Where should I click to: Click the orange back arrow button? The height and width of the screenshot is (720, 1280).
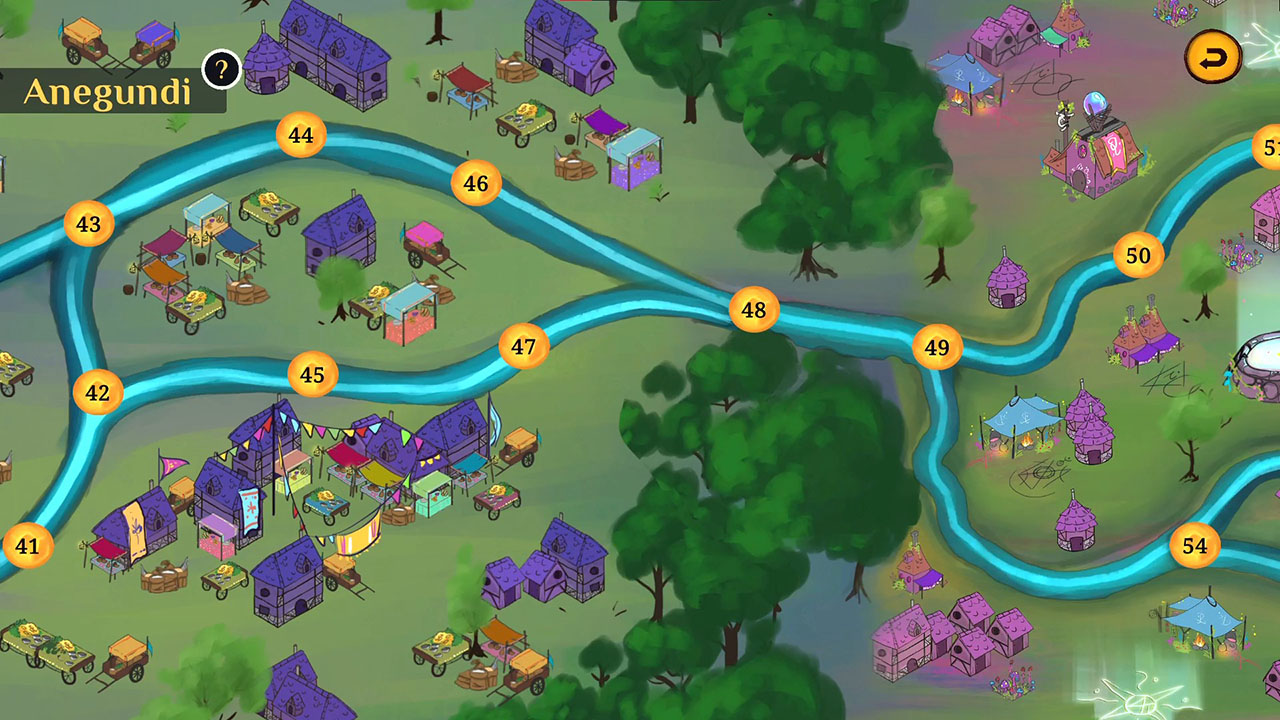(1213, 58)
